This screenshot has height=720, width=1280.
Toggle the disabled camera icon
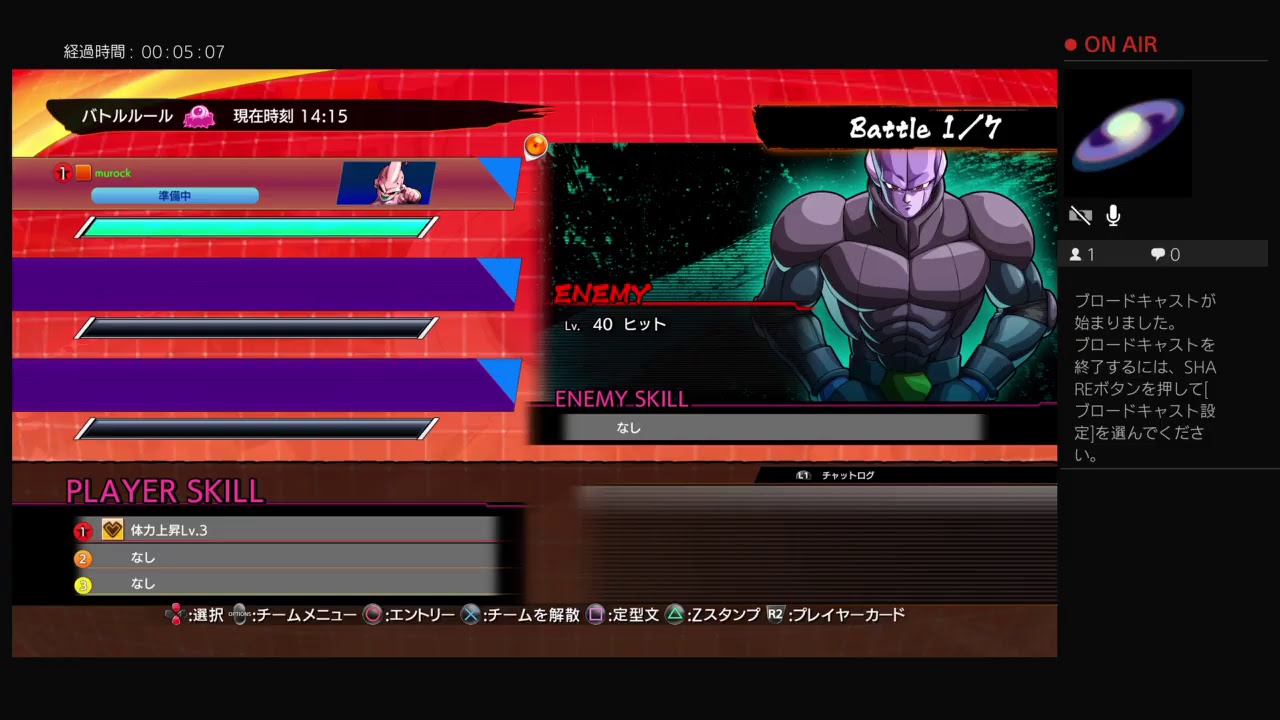pyautogui.click(x=1081, y=214)
